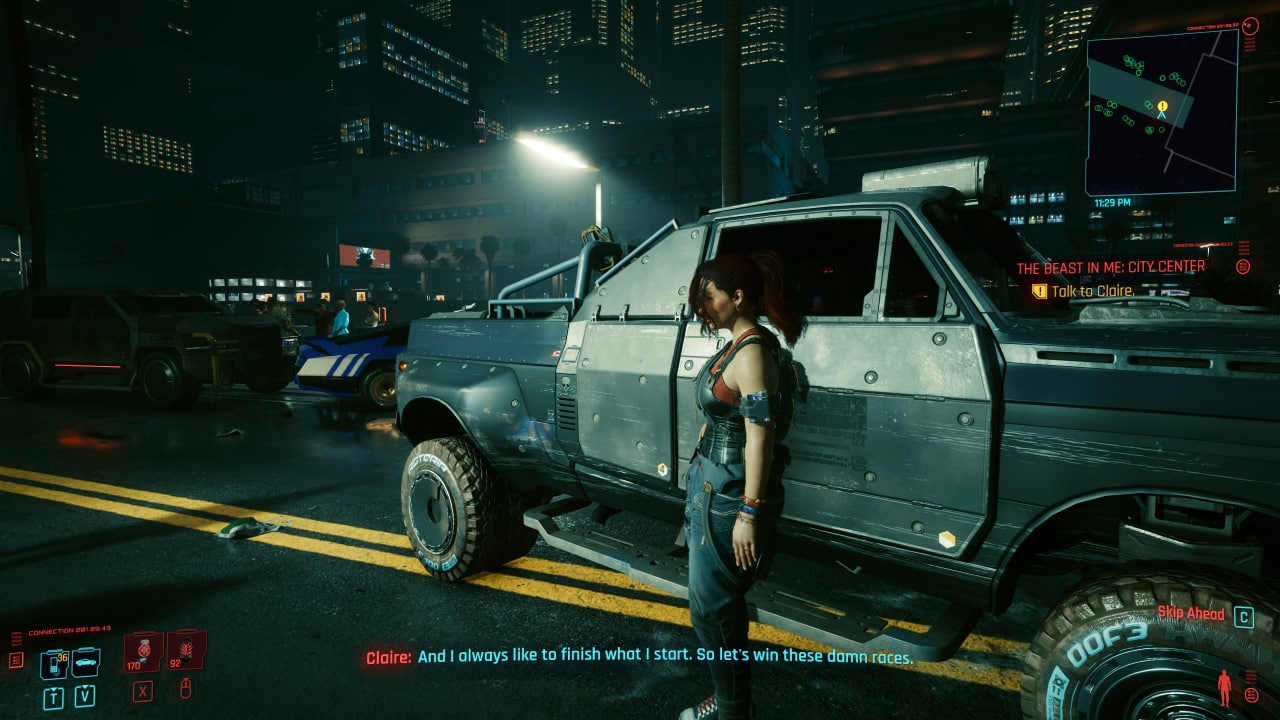Open the phone quick slot
Image resolution: width=1280 pixels, height=720 pixels.
coord(53,663)
